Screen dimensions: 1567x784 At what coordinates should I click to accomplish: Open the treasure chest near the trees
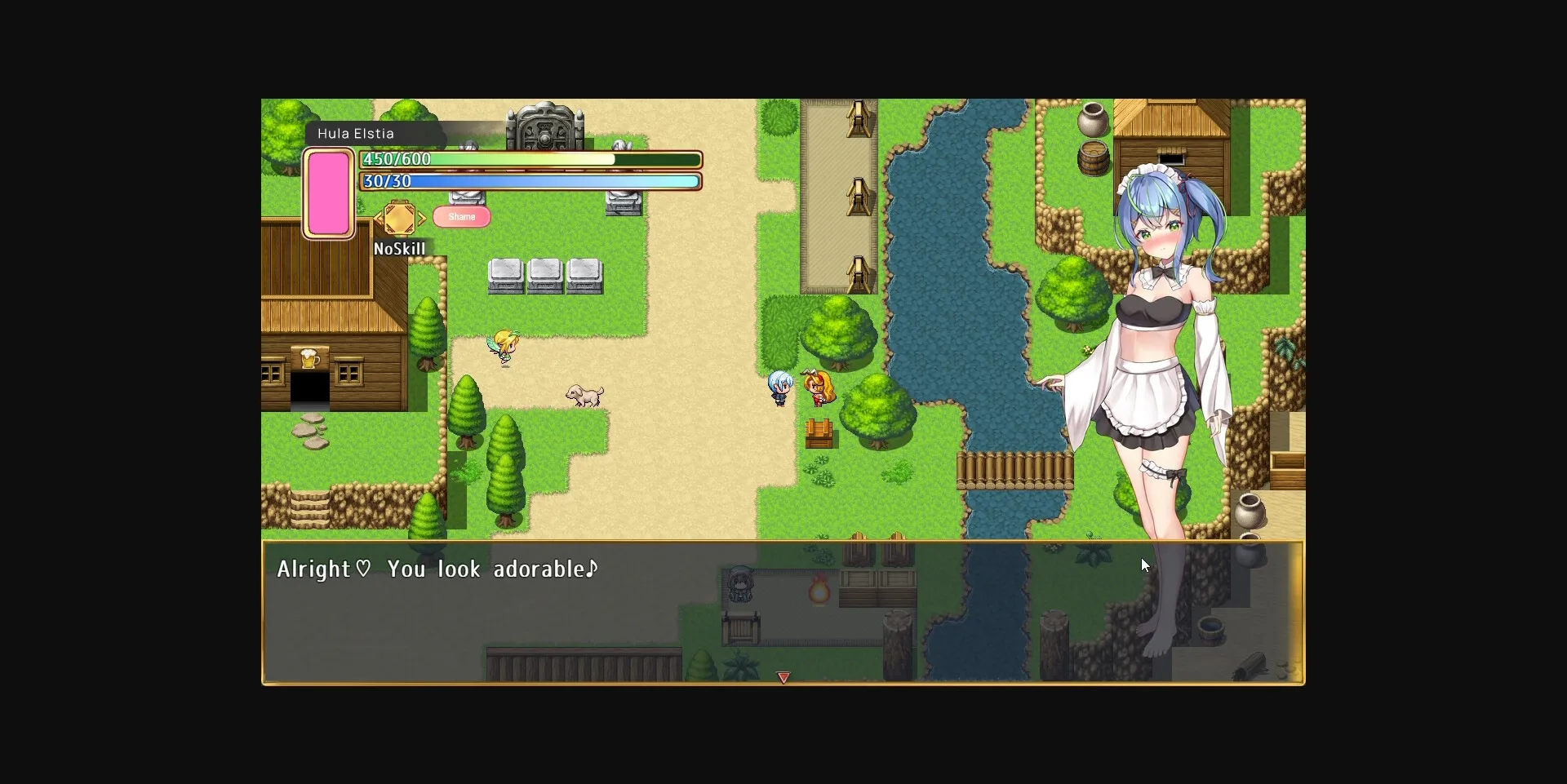pos(820,432)
